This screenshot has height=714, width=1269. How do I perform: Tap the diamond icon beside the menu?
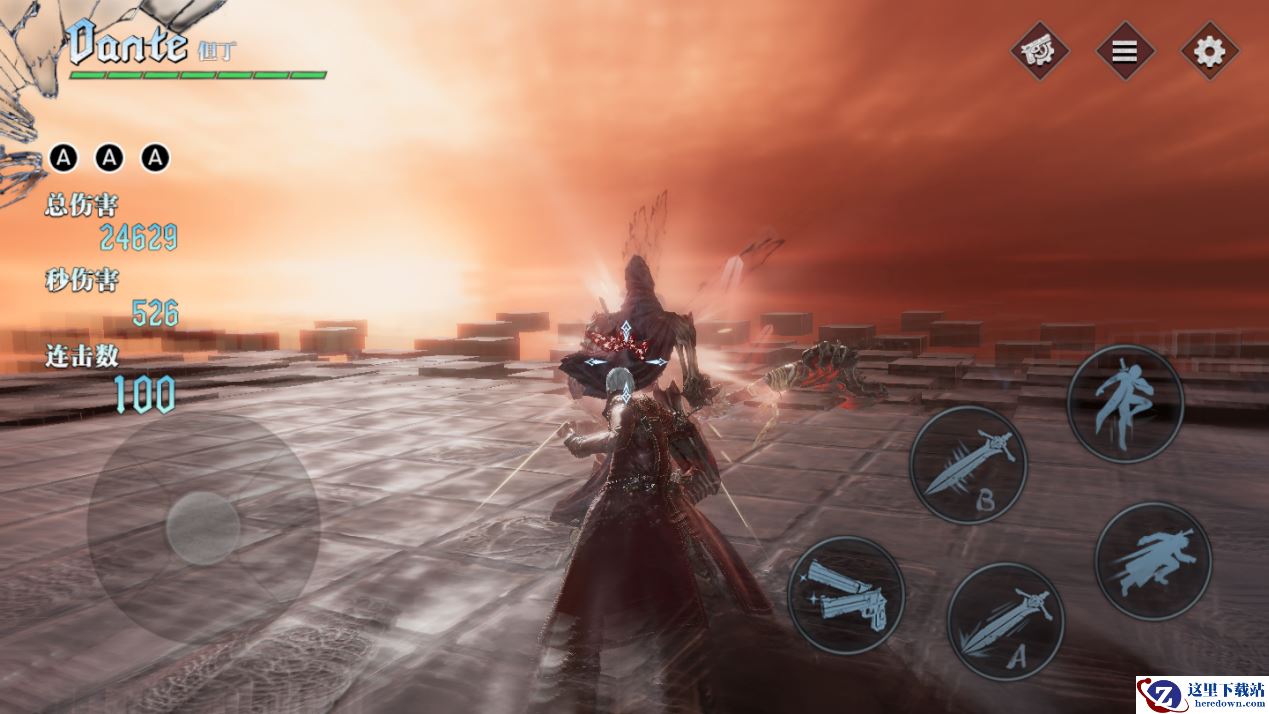click(1039, 51)
